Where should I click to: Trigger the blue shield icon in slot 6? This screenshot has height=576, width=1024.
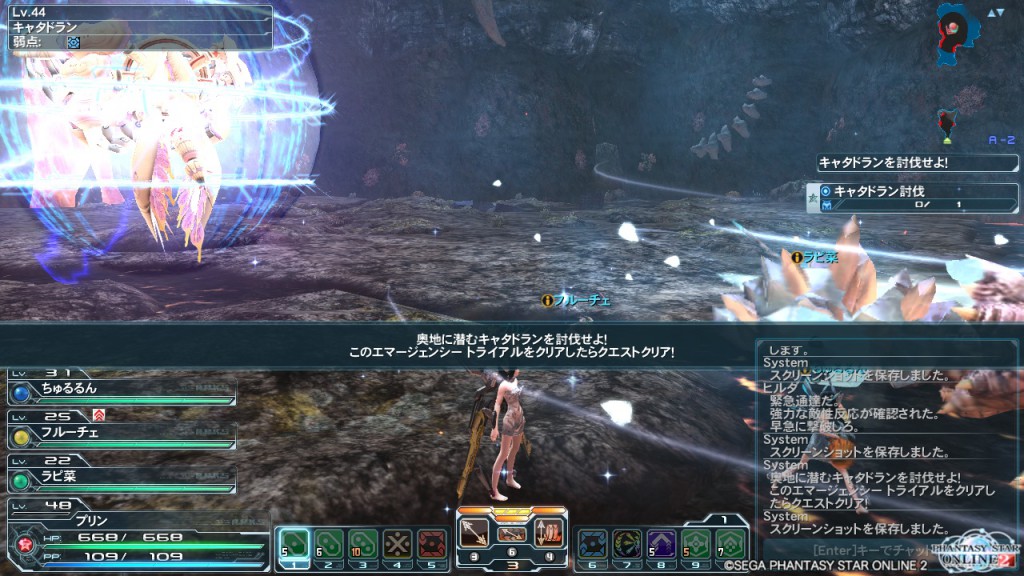coord(593,543)
